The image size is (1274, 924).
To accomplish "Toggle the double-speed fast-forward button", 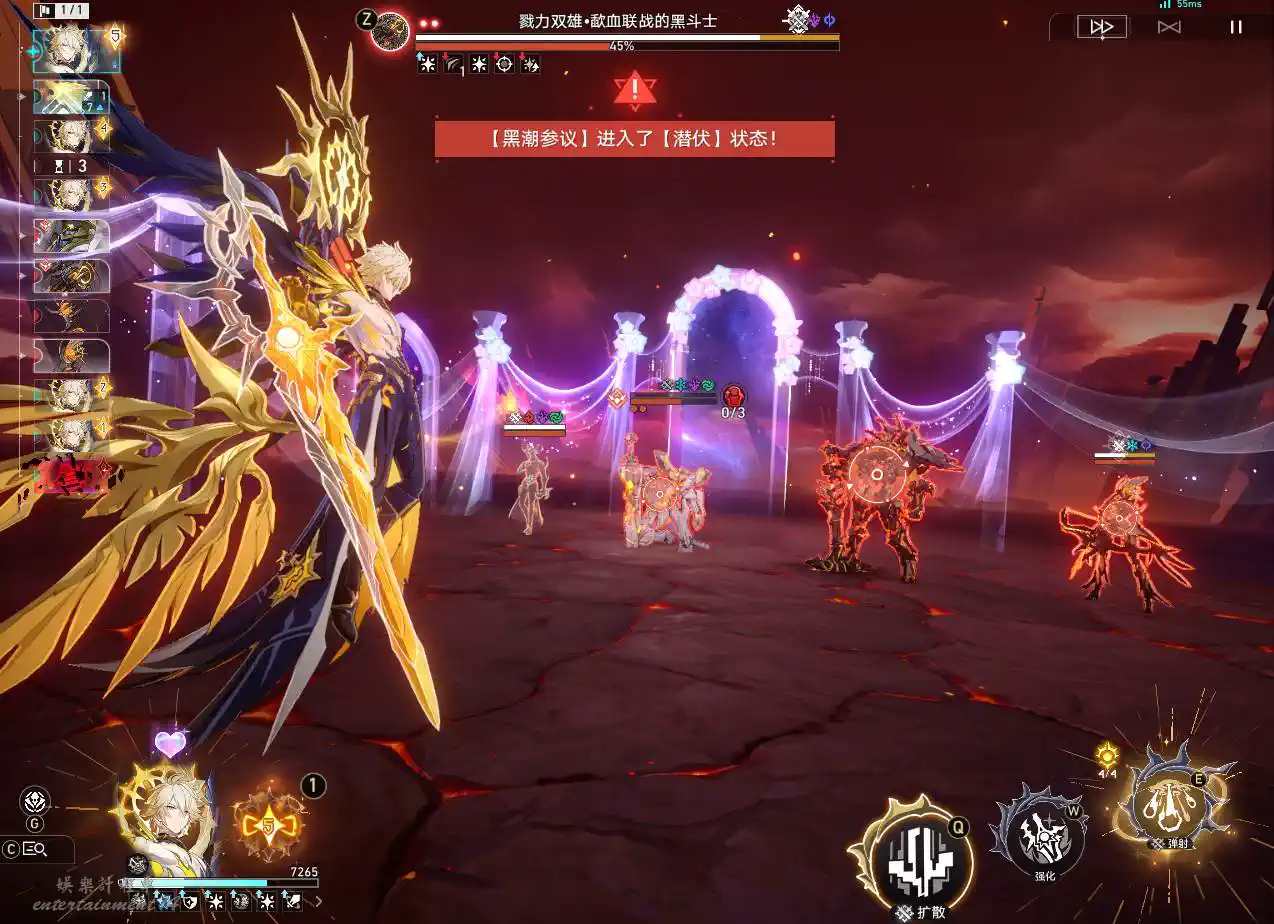I will pos(1101,28).
